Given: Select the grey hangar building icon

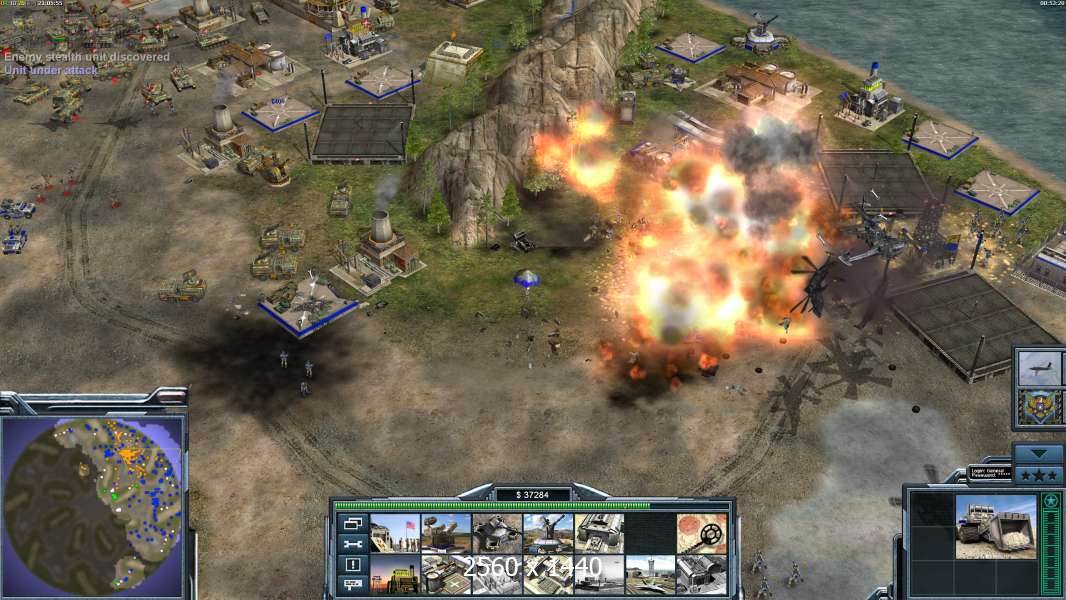Looking at the screenshot, I should tap(701, 574).
